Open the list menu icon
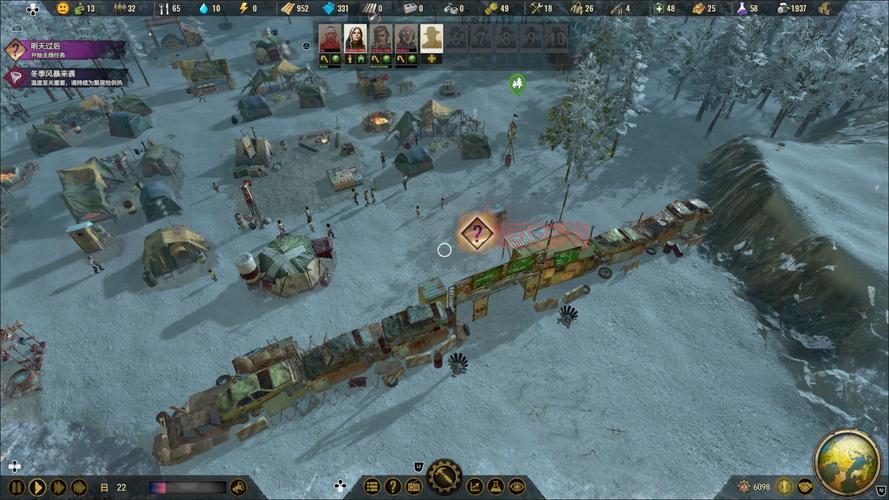The width and height of the screenshot is (889, 500). coord(372,487)
